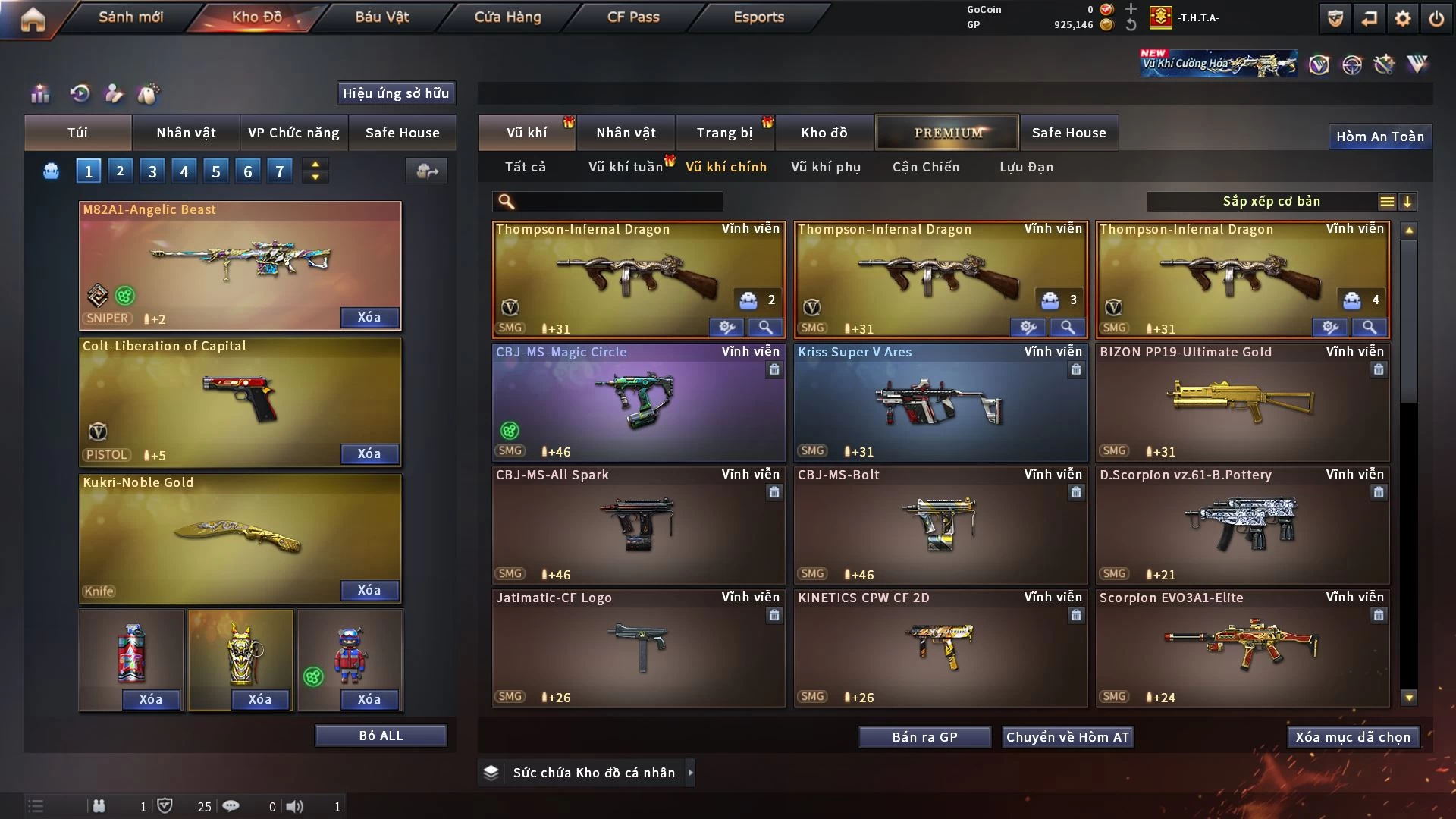Viewport: 1456px width, 819px height.
Task: Open the Esports menu
Action: 758,17
